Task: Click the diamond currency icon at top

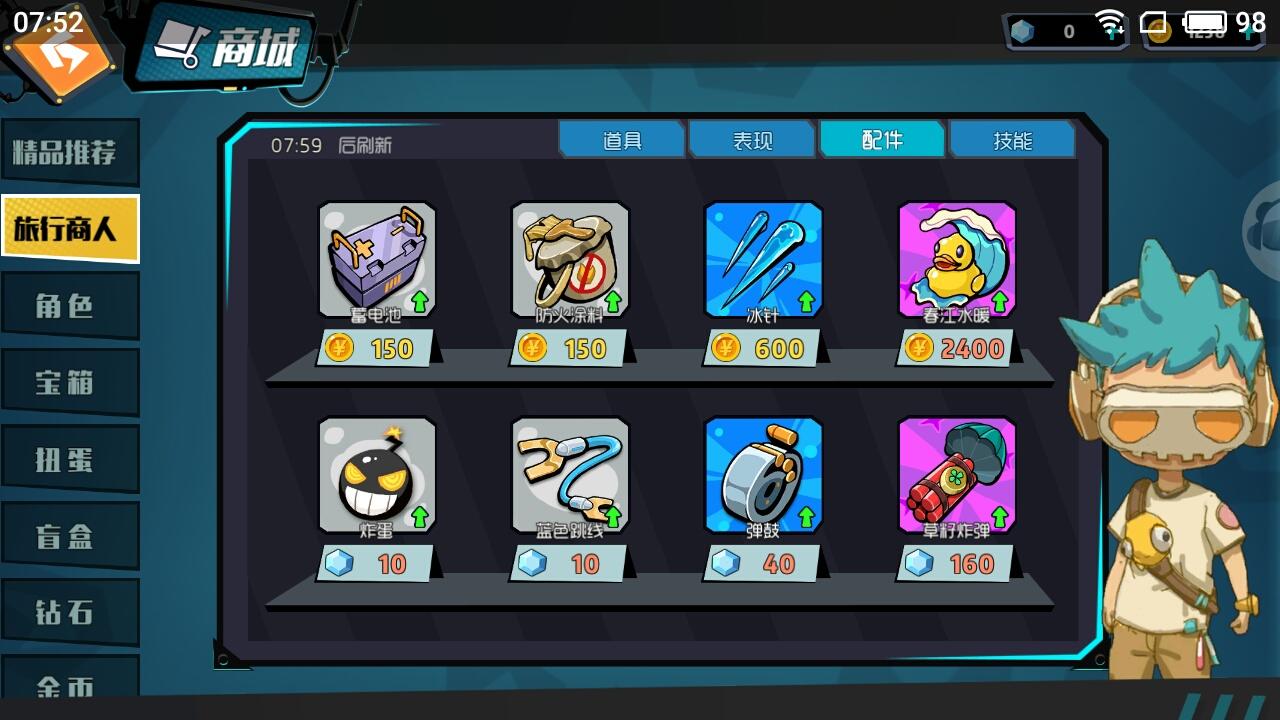Action: click(1020, 30)
